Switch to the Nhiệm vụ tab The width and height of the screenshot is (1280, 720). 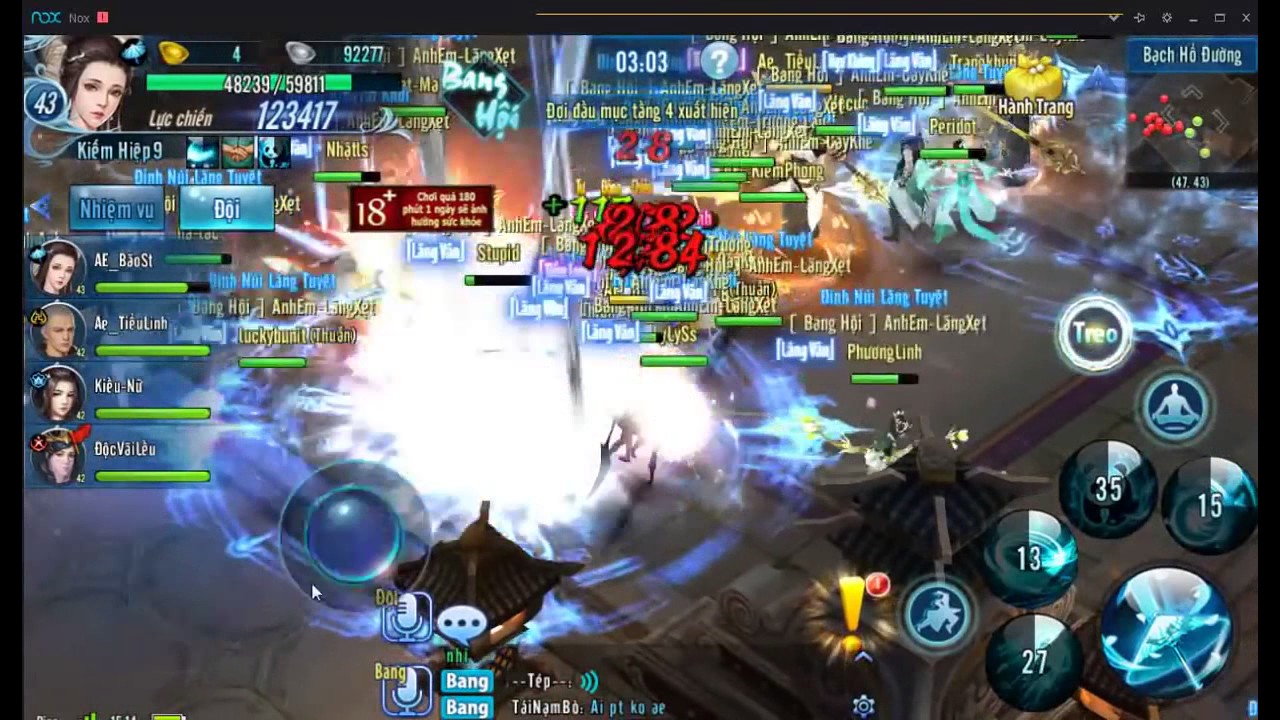click(116, 209)
